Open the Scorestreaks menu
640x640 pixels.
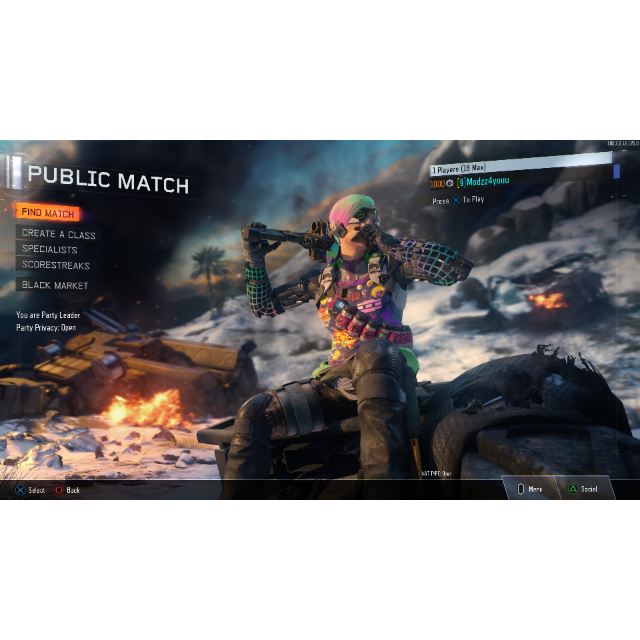click(x=56, y=266)
